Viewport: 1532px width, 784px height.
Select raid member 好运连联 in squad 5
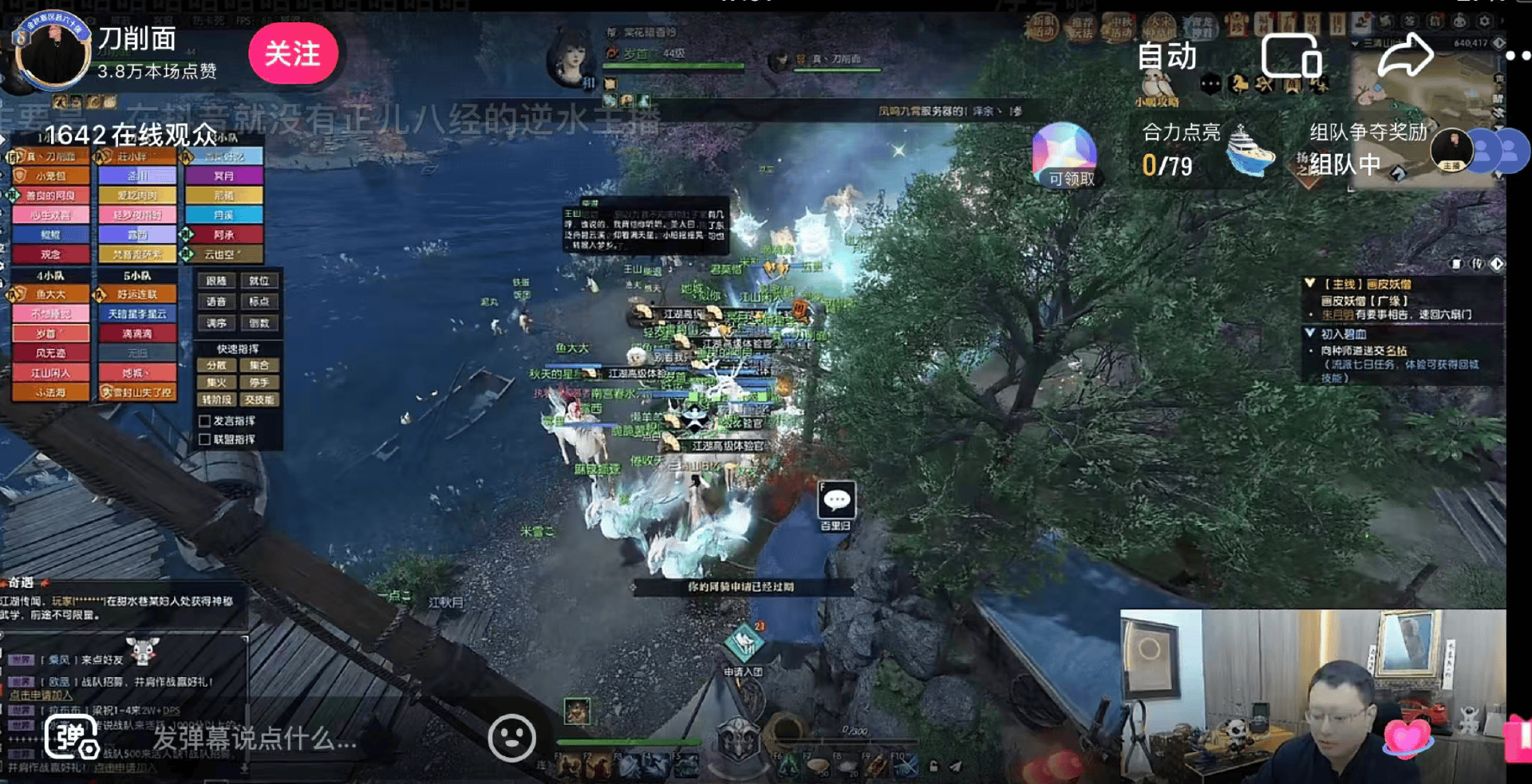pos(137,294)
